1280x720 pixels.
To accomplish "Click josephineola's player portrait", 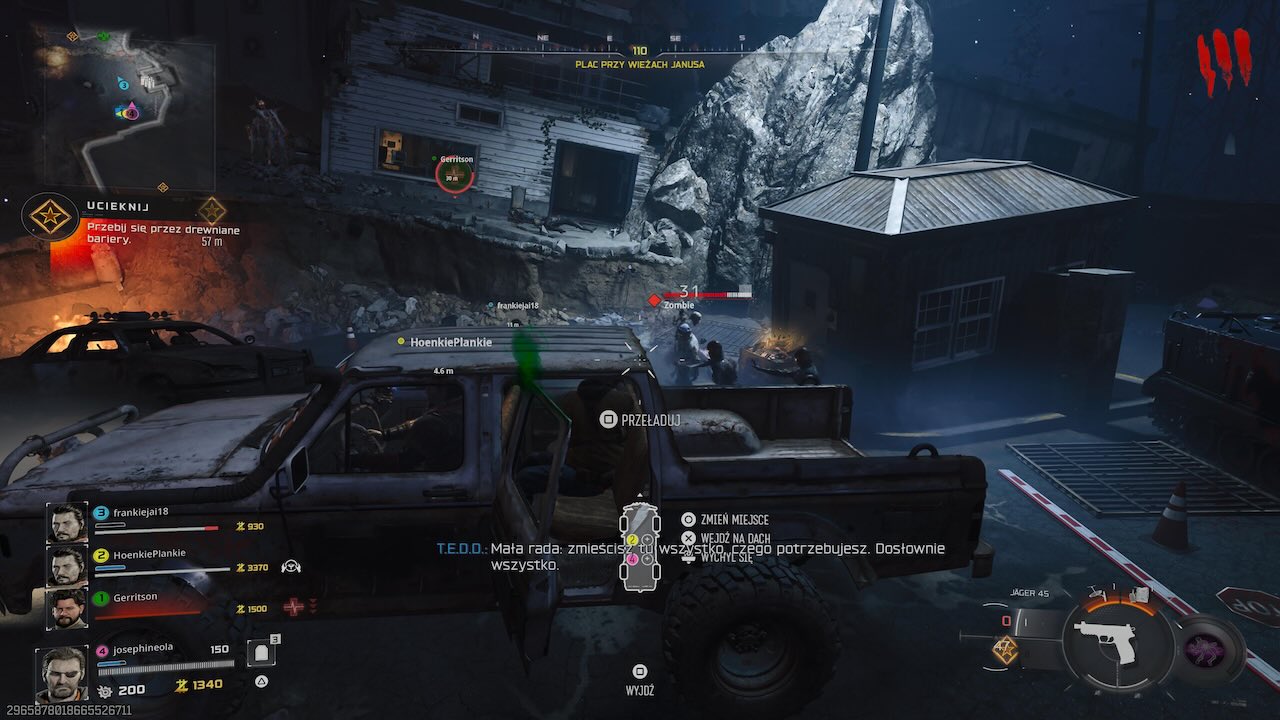I will click(x=61, y=673).
